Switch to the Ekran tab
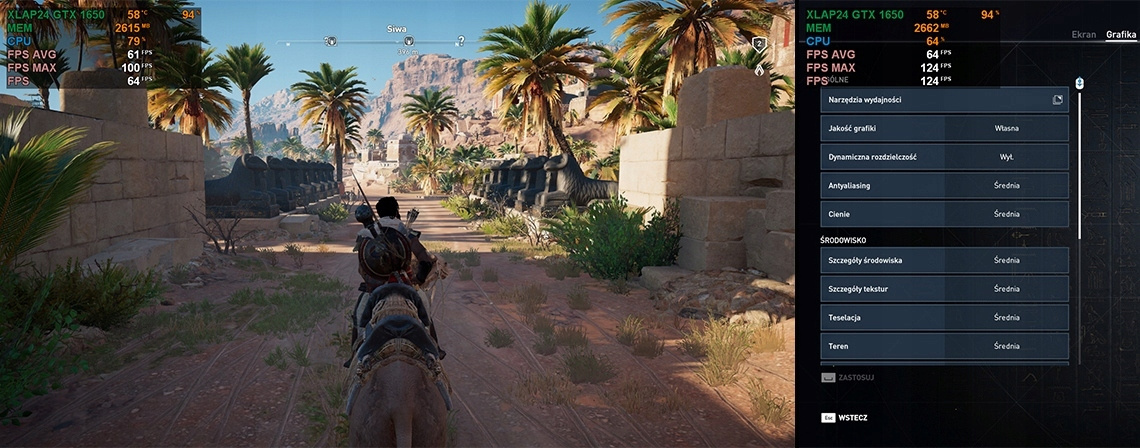 1083,35
